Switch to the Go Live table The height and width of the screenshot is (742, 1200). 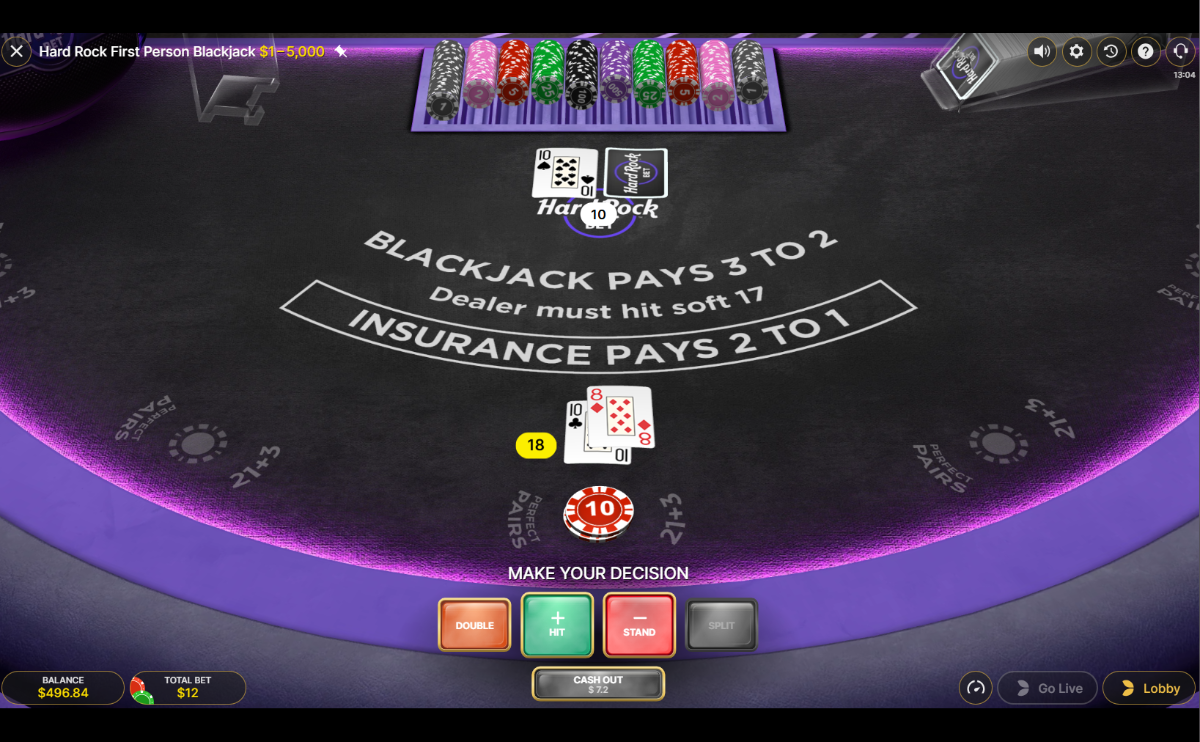[x=1048, y=688]
